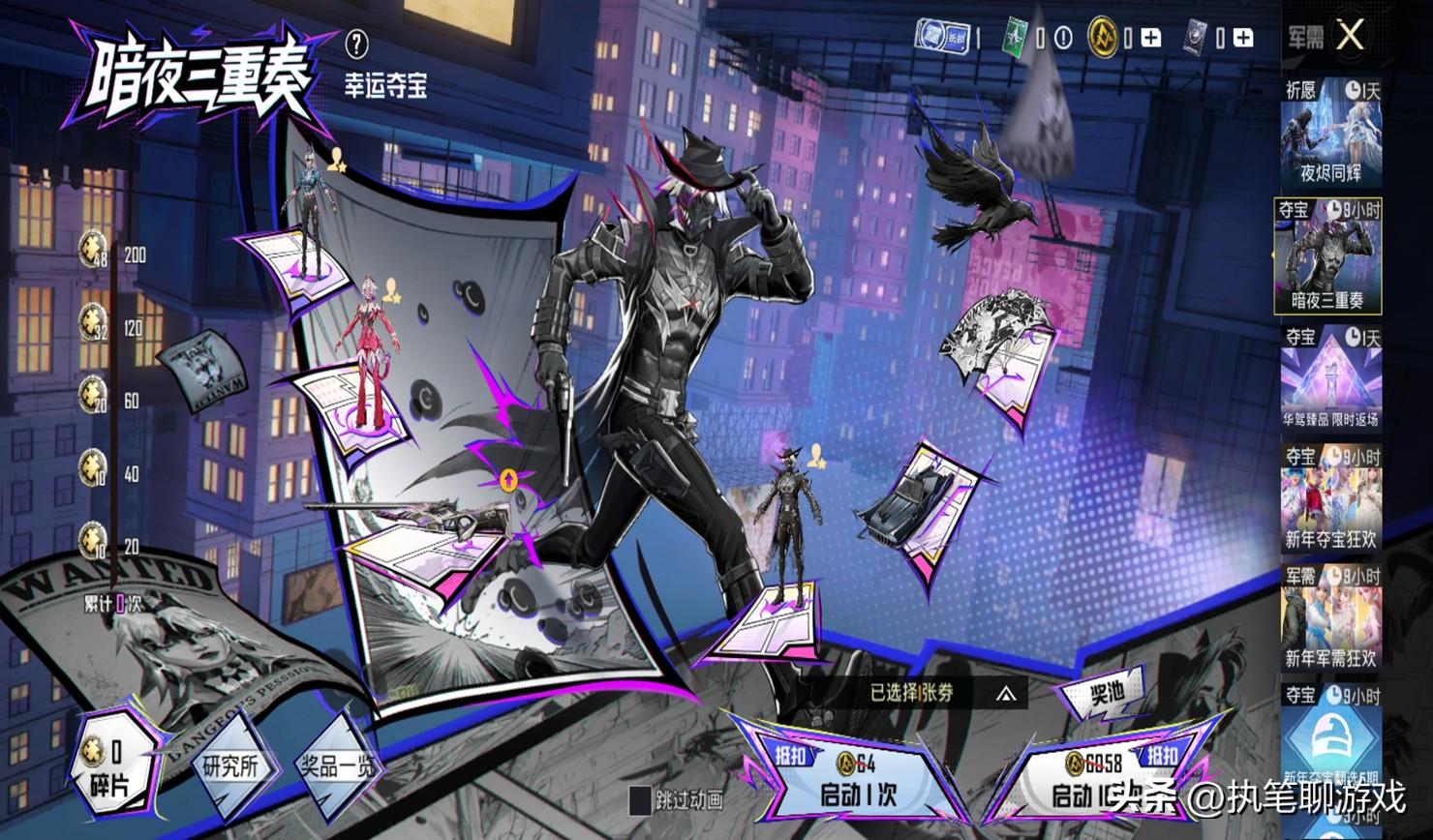
Task: Switch to the 夜烬同辉 event tab
Action: (1330, 135)
